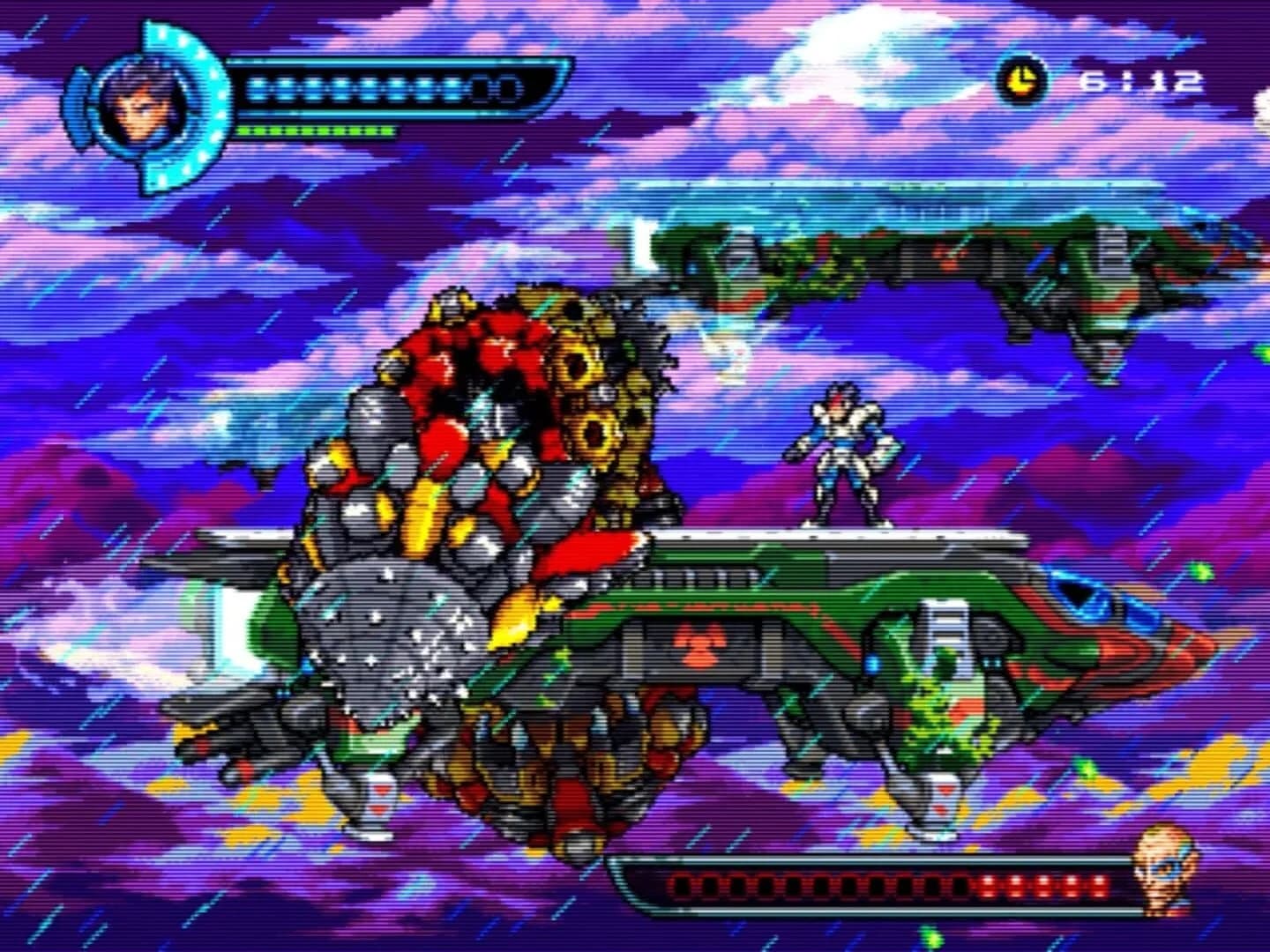Screen dimensions: 1270x952
Task: Click the last lit red segment of the boss bar
Action: tap(1099, 886)
